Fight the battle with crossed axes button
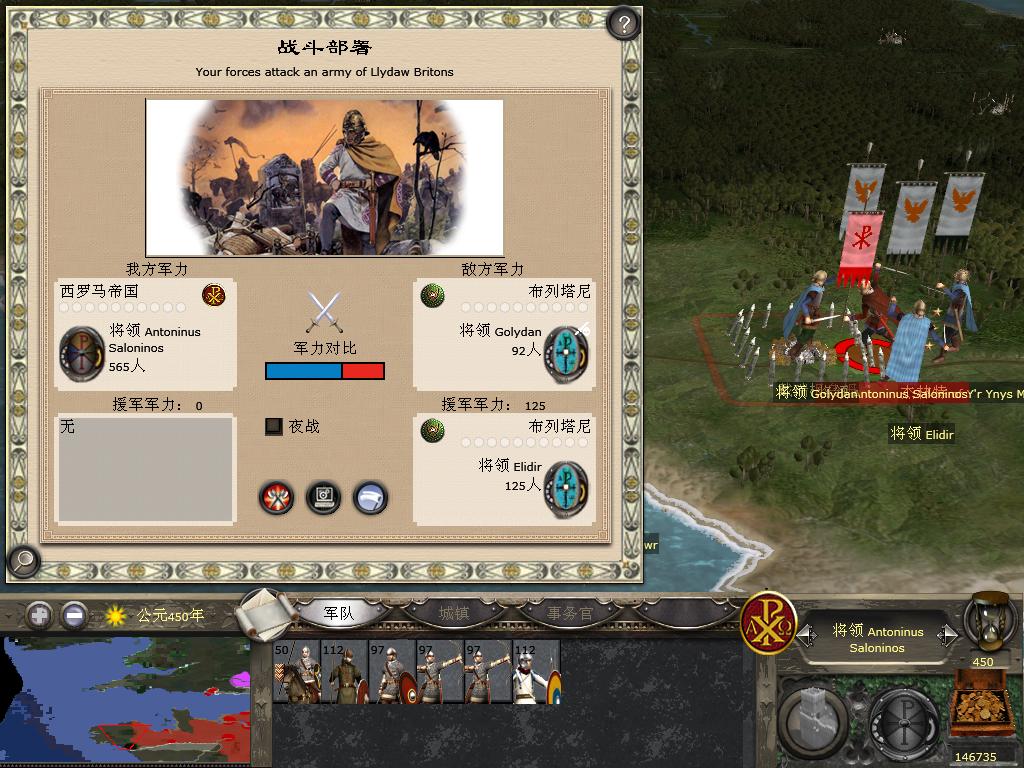 pos(276,497)
